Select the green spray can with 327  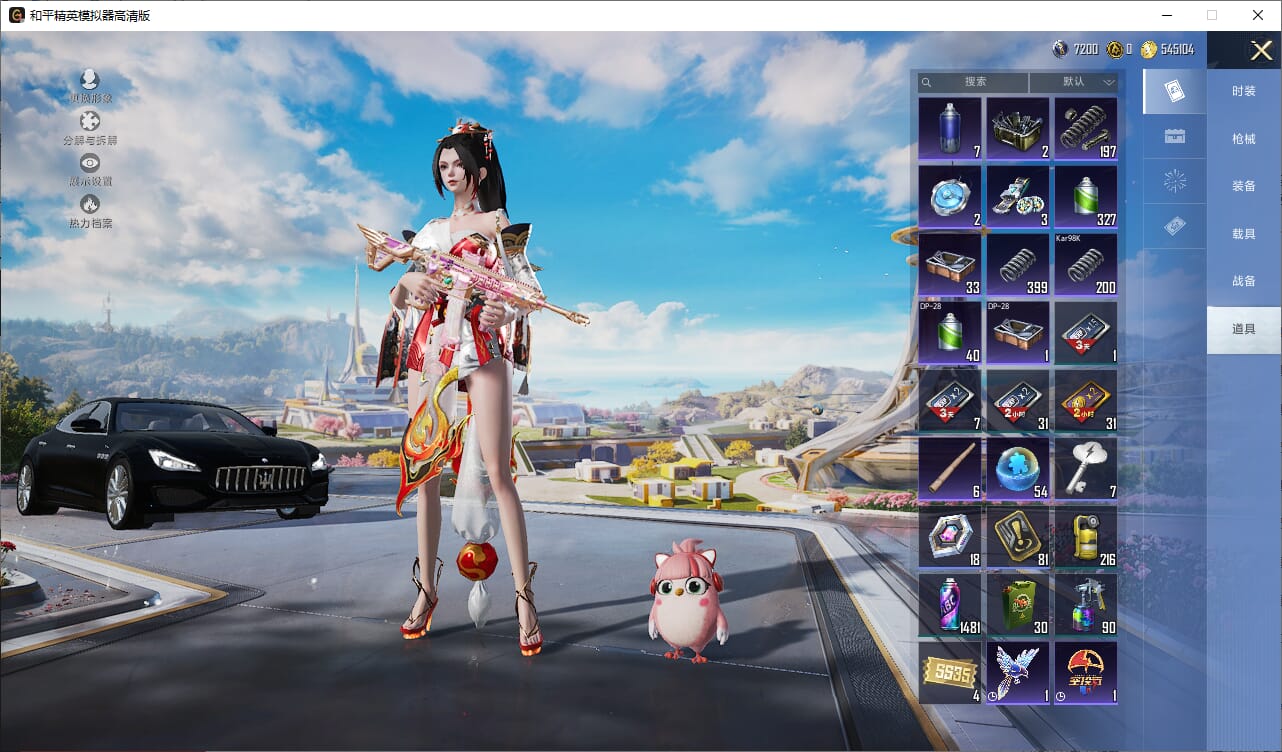click(x=1086, y=196)
